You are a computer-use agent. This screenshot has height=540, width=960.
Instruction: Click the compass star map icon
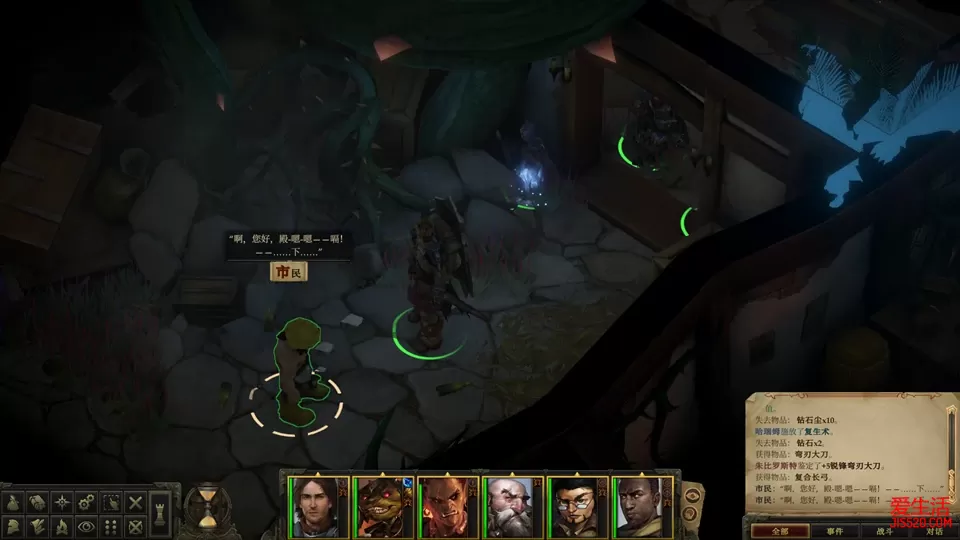62,501
